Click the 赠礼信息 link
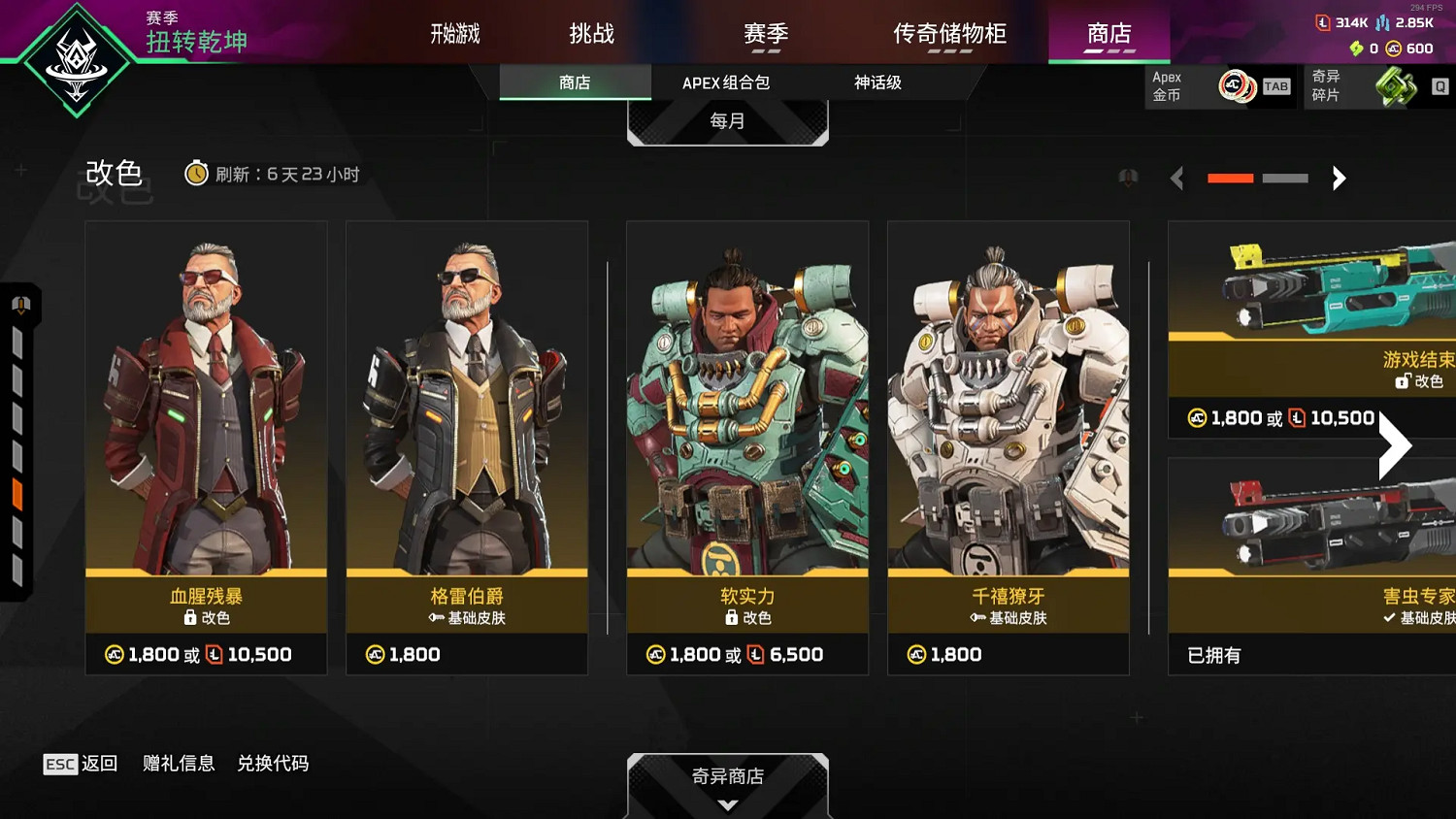The height and width of the screenshot is (819, 1456). (x=180, y=764)
